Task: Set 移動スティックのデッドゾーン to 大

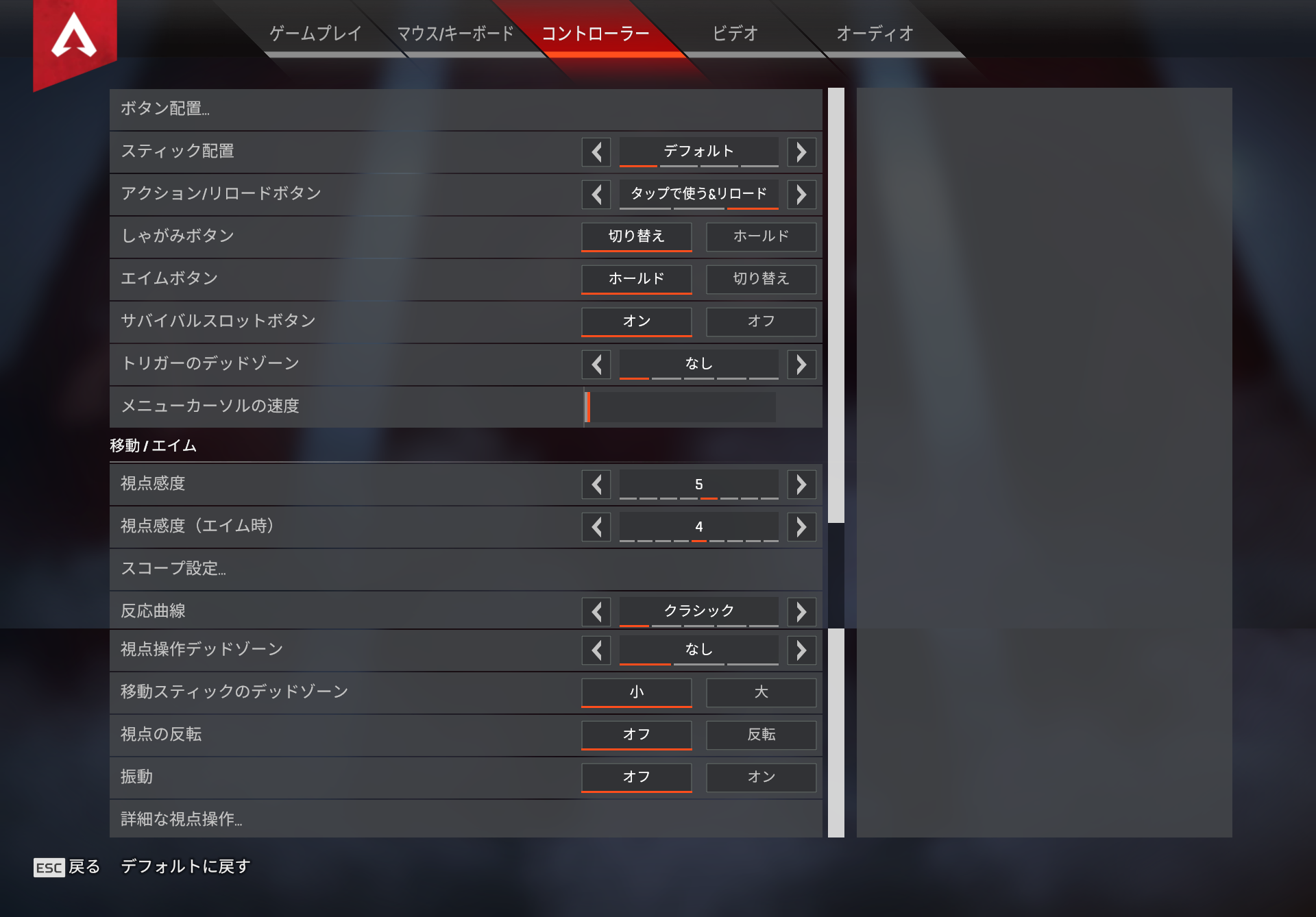Action: pyautogui.click(x=761, y=692)
